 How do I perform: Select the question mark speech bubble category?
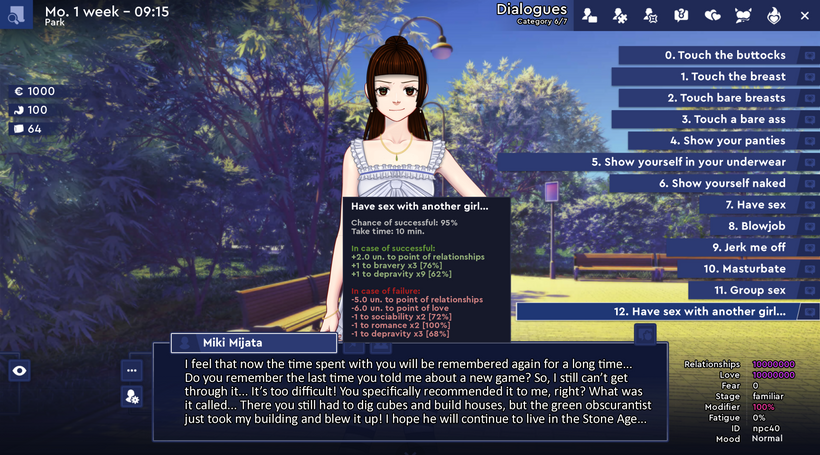[x=681, y=15]
